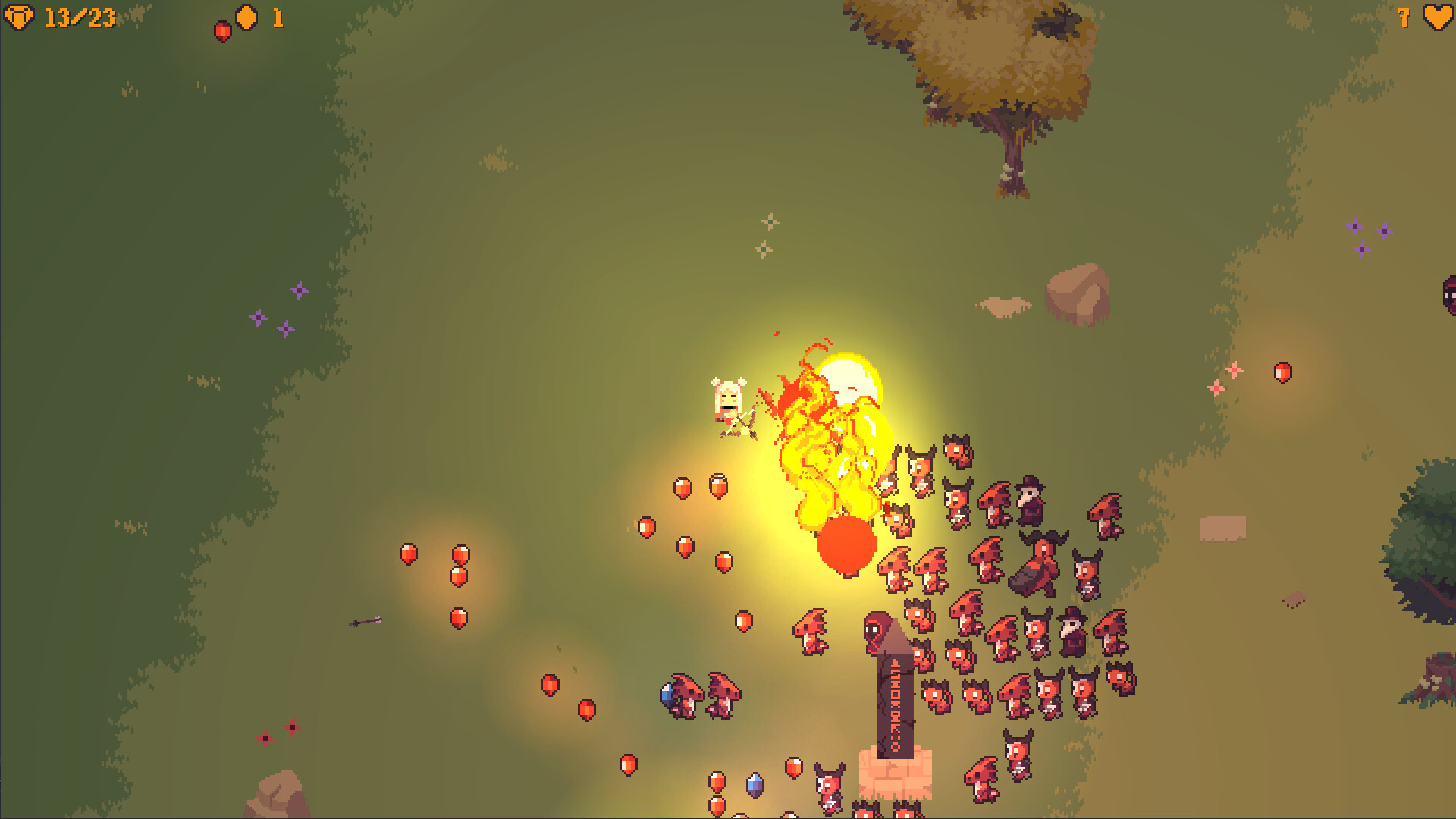This screenshot has width=1456, height=819.
Task: Click the orange coin icon in top-left HUD
Action: coord(244,19)
